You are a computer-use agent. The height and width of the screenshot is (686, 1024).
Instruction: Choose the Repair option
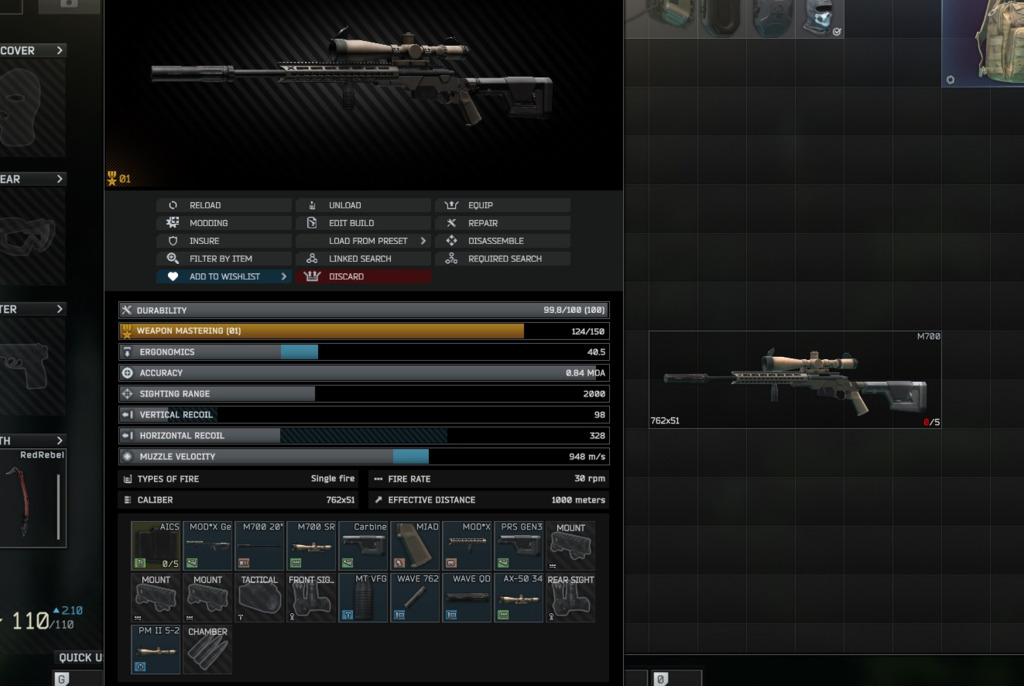point(502,223)
